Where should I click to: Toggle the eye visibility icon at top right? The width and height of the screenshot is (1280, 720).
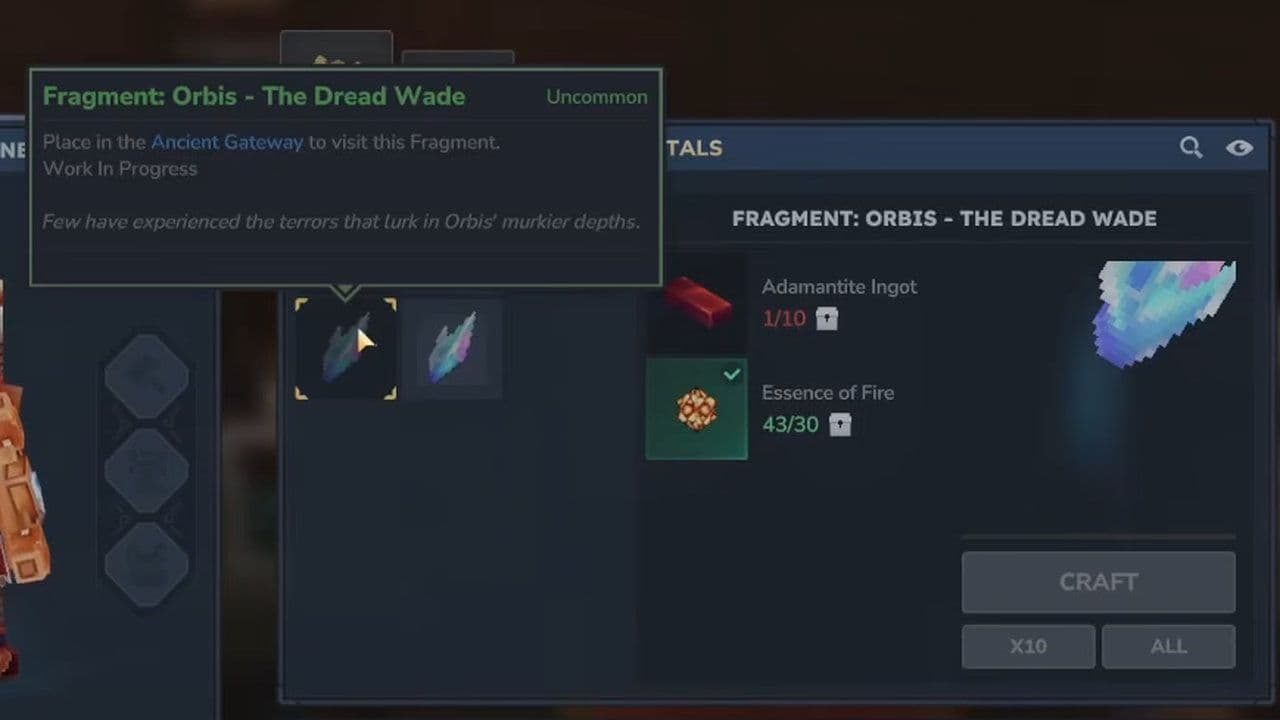pos(1239,147)
